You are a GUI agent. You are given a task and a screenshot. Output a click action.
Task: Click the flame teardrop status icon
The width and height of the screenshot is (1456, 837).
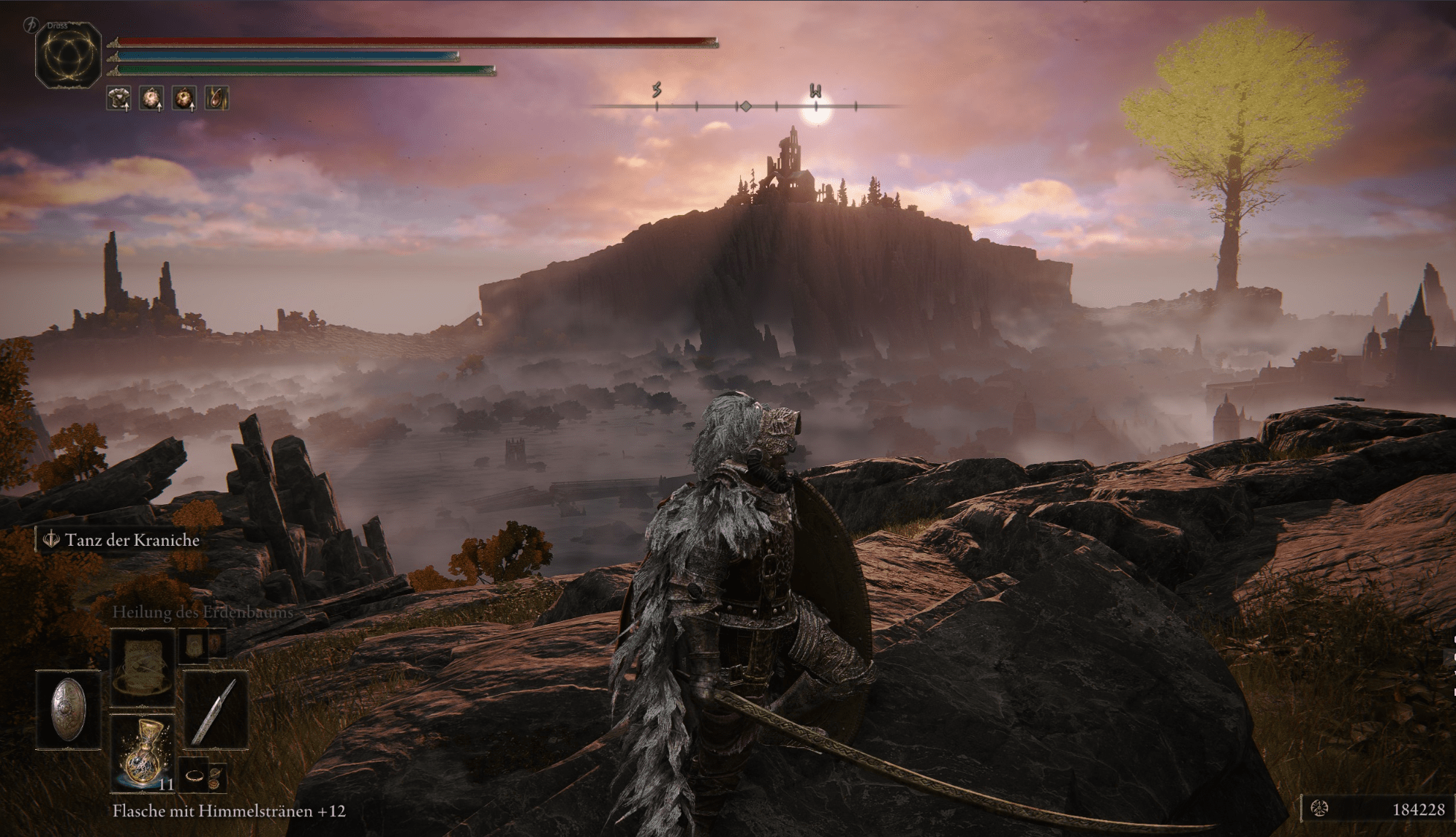216,98
